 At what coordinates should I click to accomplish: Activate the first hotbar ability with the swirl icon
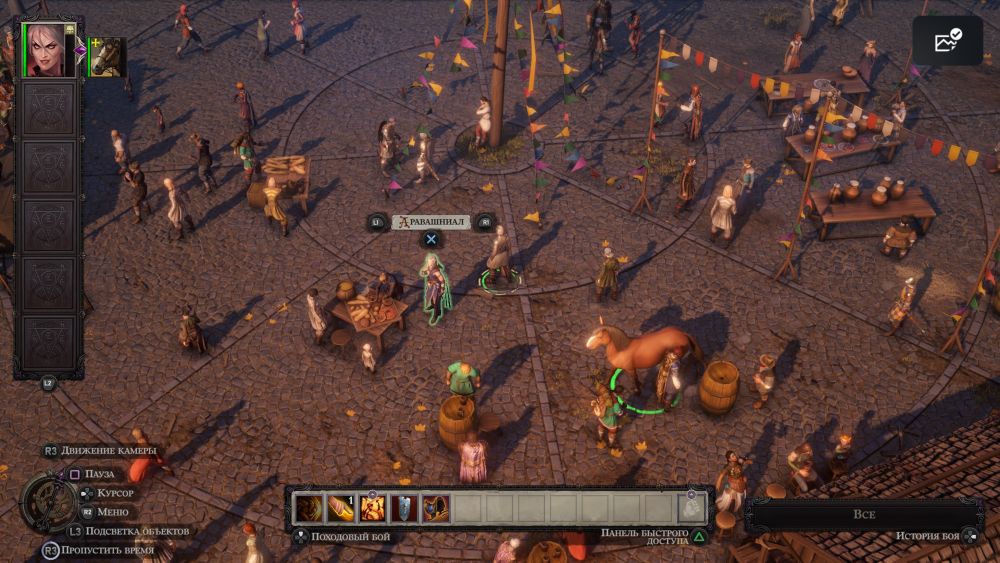(310, 508)
